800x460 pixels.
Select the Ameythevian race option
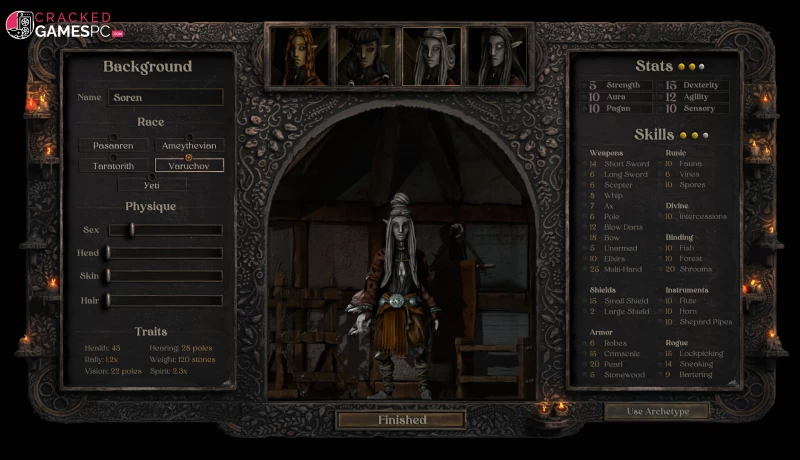[x=189, y=146]
